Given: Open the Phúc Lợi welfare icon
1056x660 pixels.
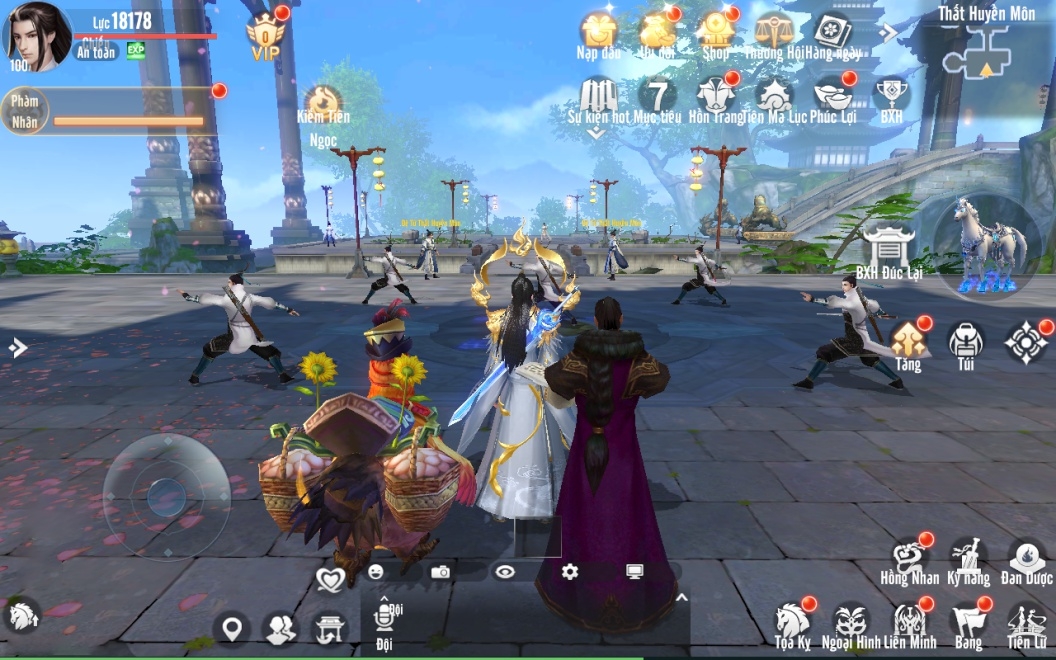Looking at the screenshot, I should pos(833,95).
